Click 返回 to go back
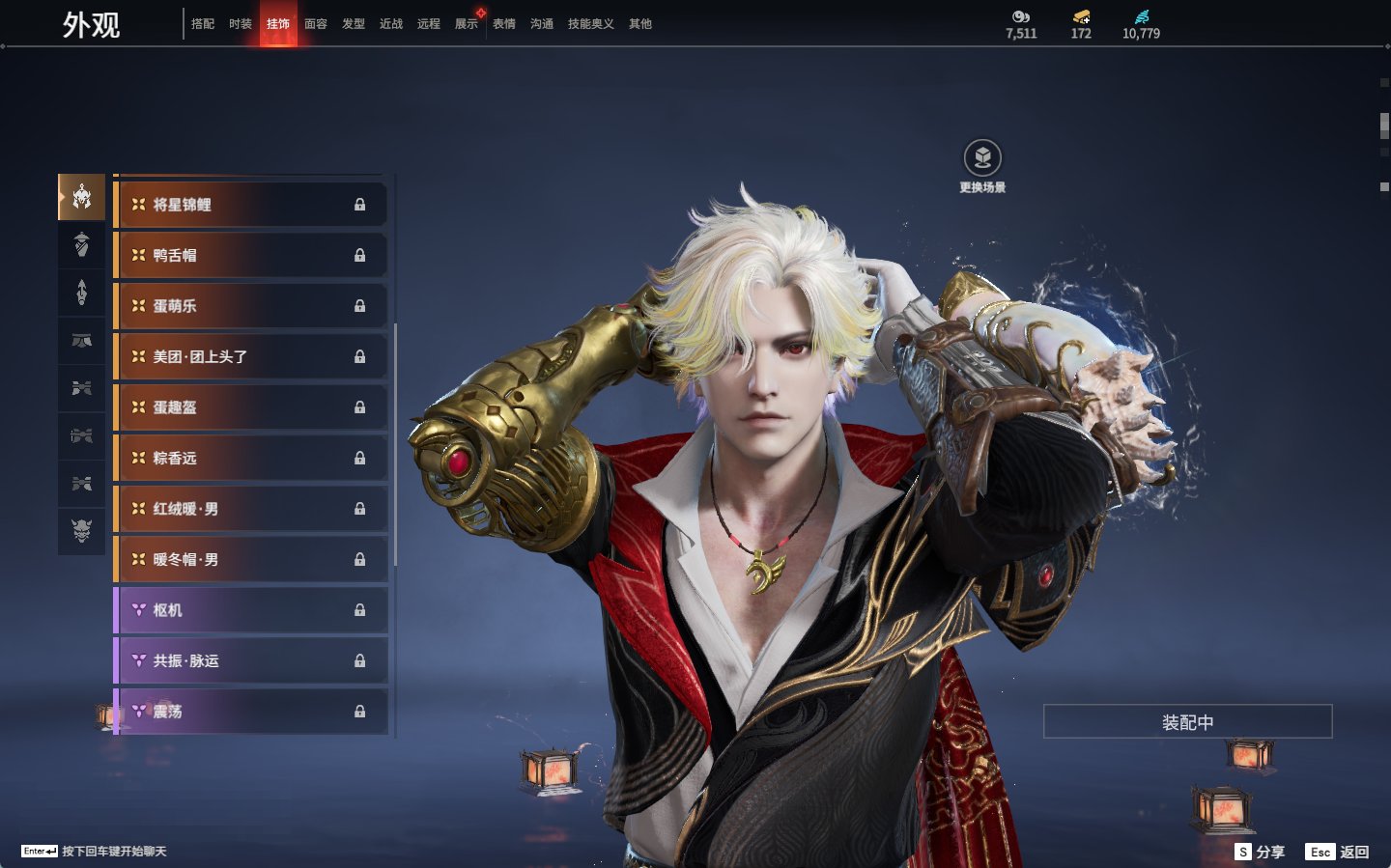 click(x=1338, y=852)
